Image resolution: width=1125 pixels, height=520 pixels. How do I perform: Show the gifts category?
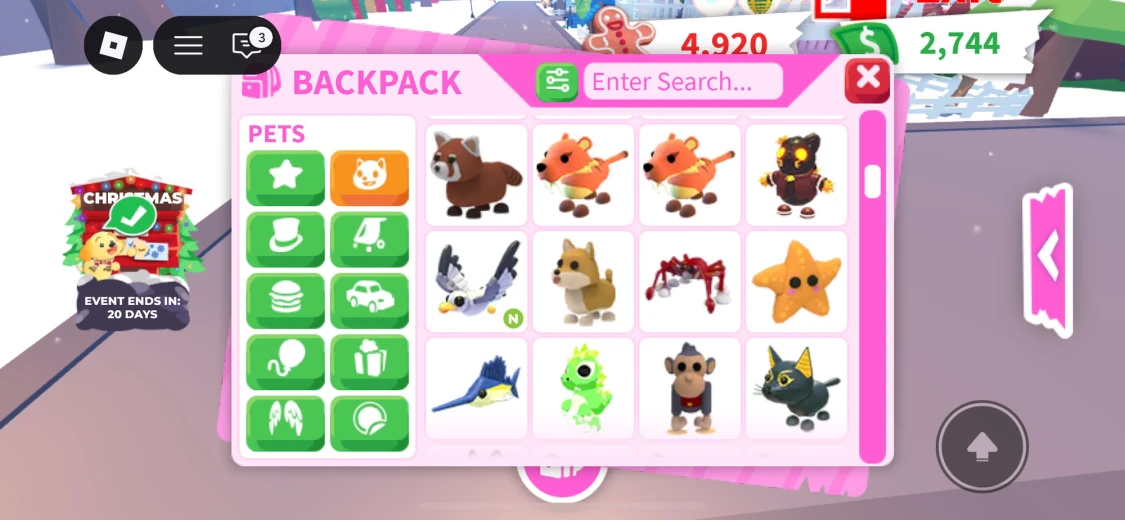(x=369, y=362)
